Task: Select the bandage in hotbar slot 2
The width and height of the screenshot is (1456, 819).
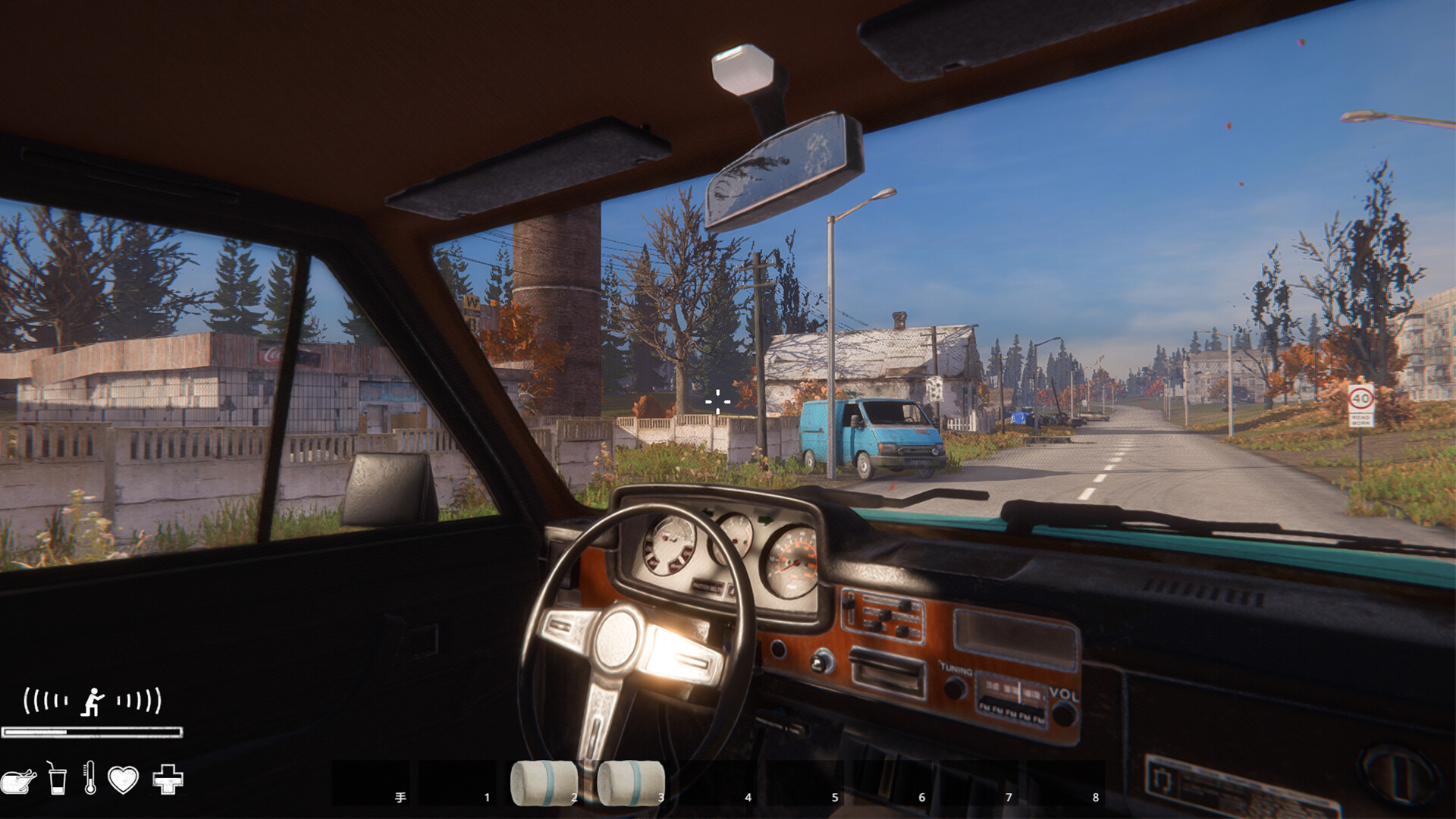Action: (x=544, y=783)
